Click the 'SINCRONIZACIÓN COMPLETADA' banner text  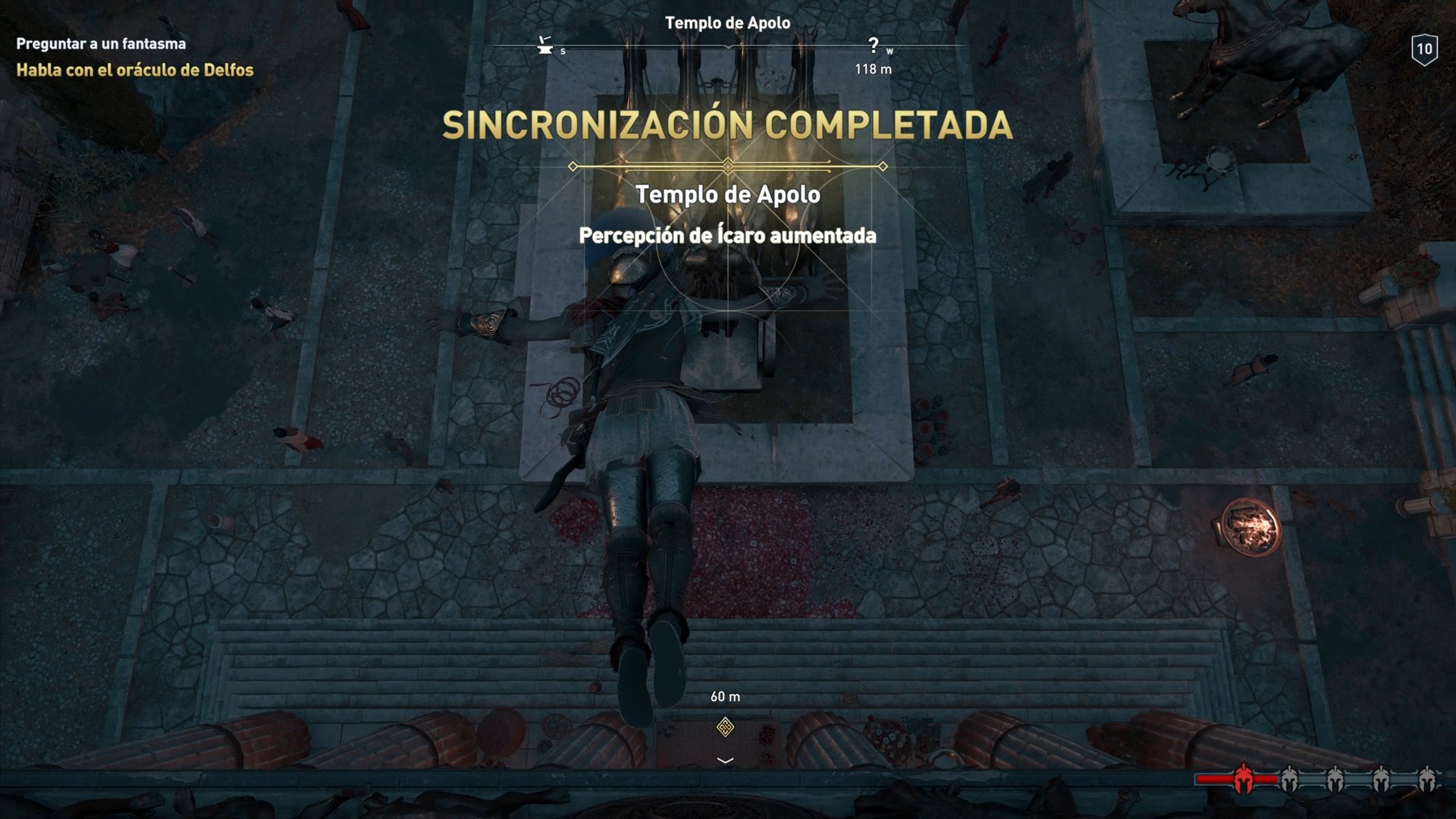[x=727, y=123]
